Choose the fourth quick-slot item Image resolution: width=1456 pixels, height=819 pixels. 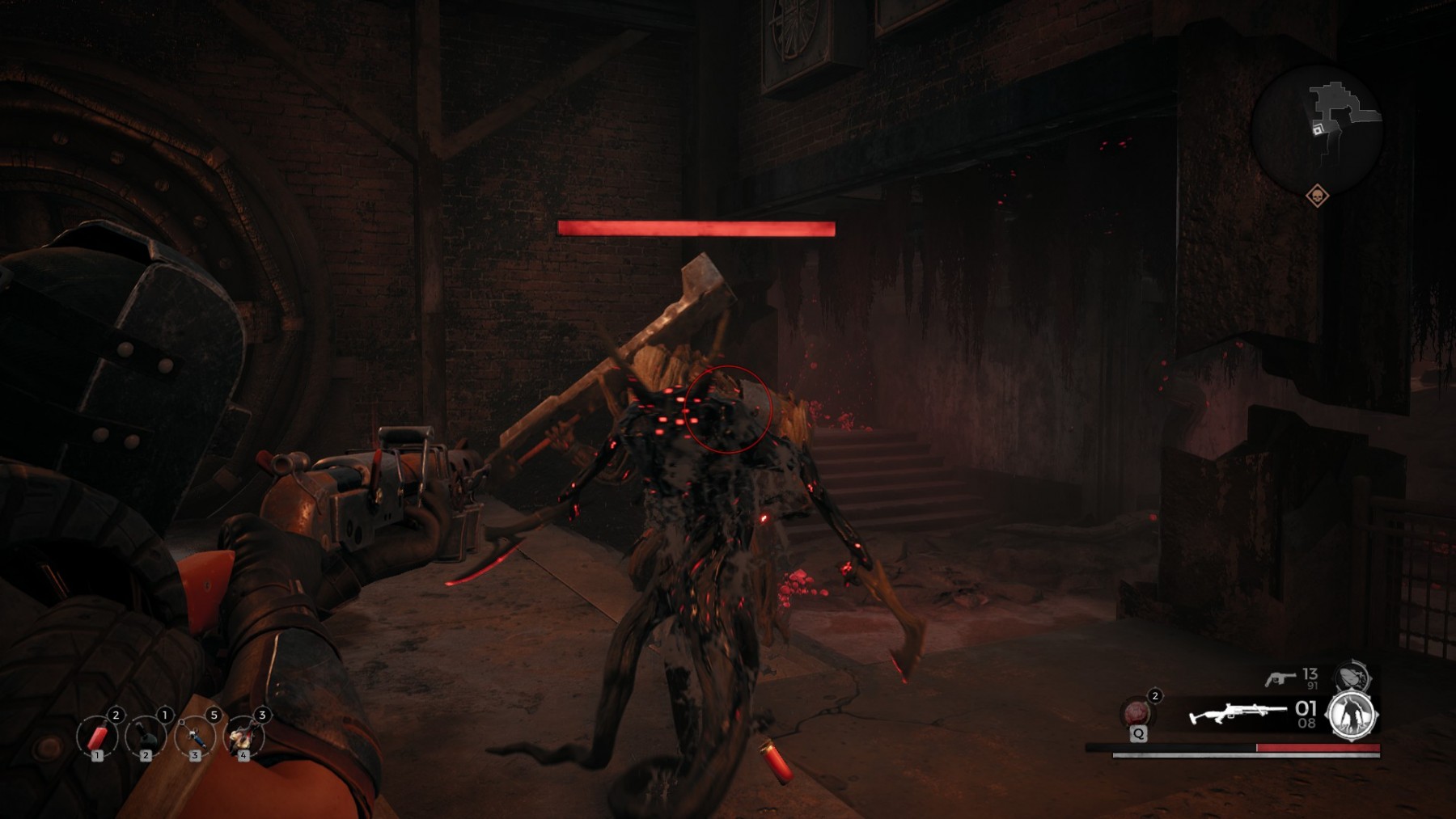coord(243,737)
